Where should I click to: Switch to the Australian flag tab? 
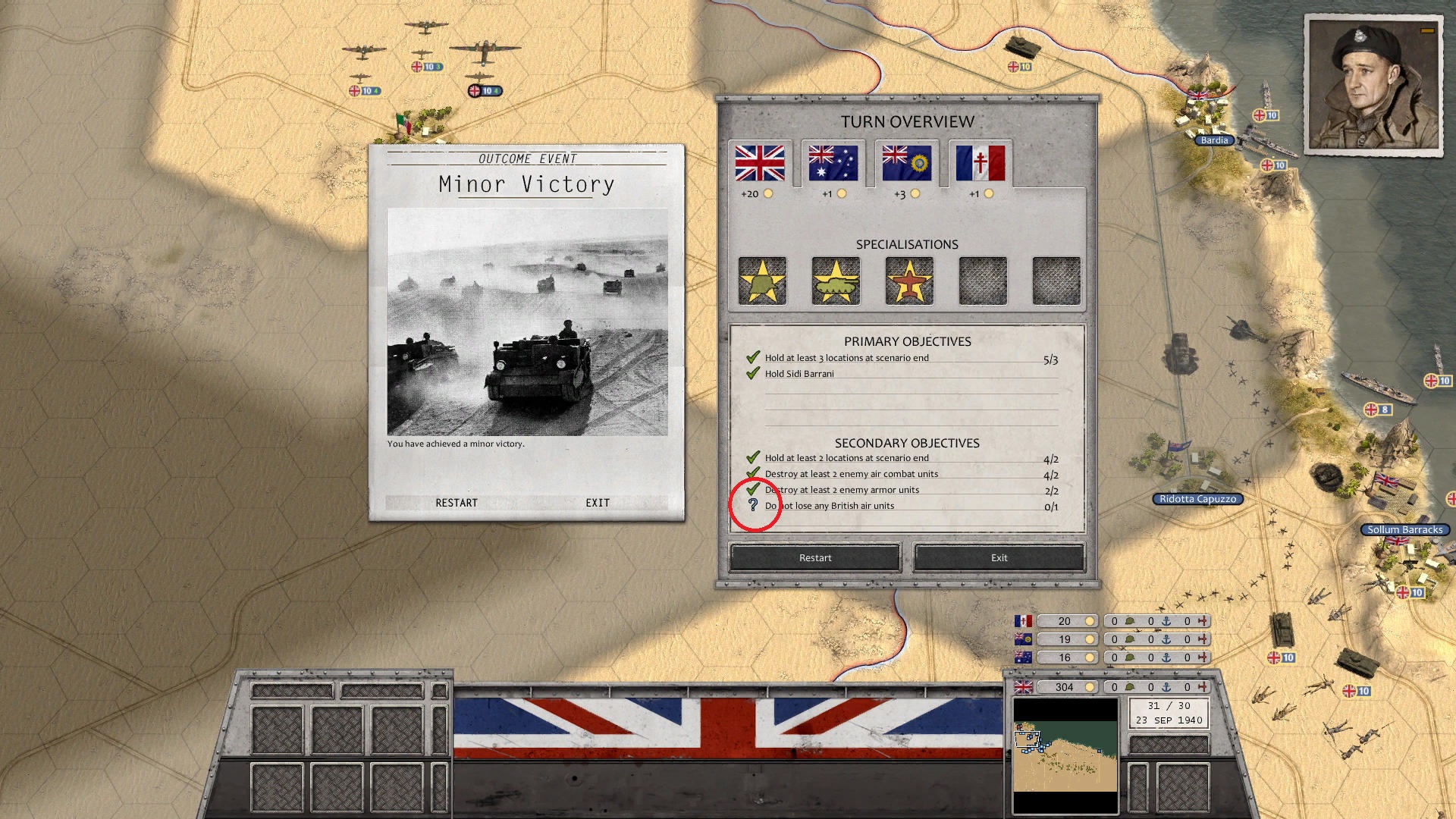pos(833,165)
